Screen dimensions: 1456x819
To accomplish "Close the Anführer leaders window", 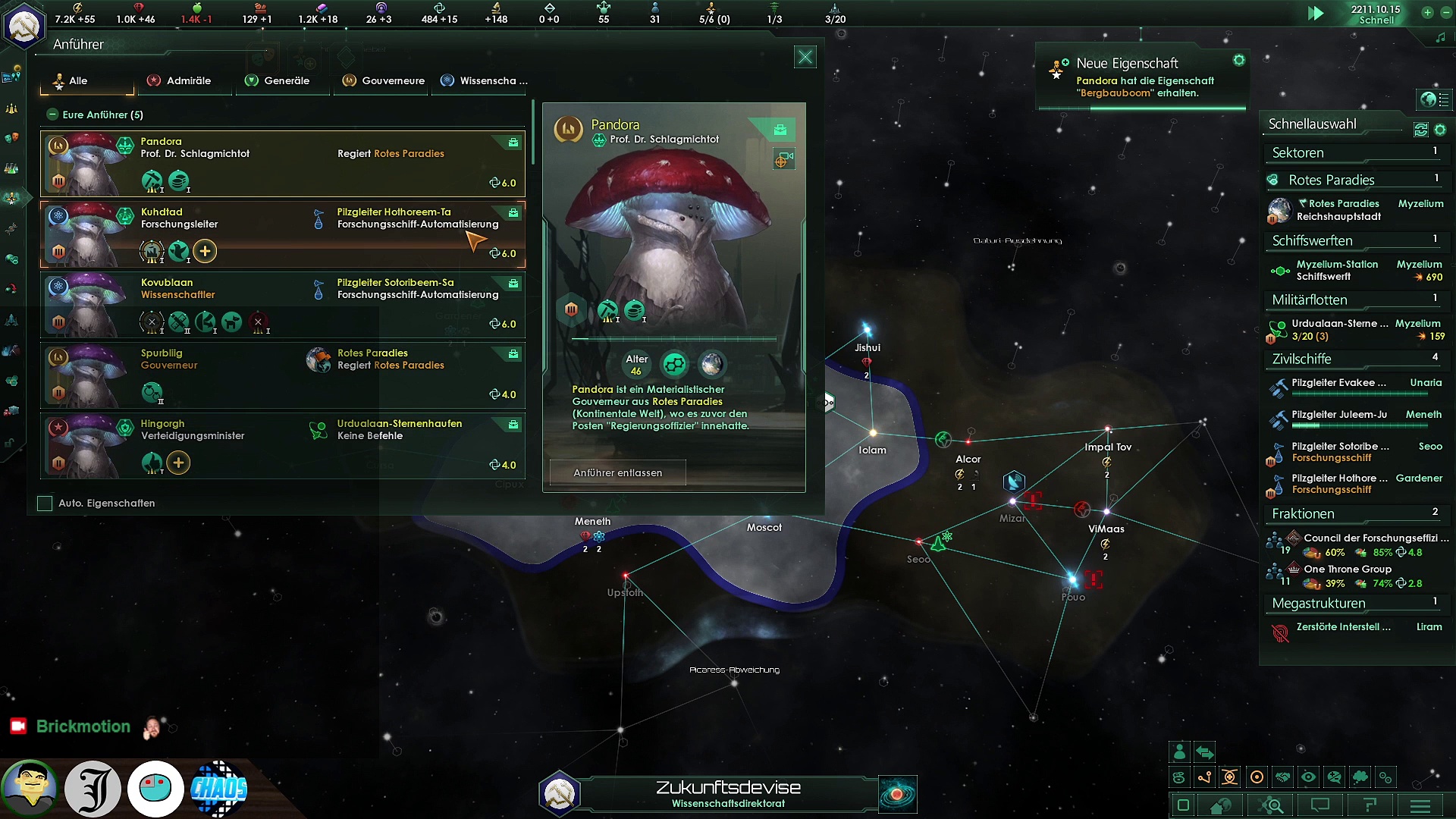I will 805,57.
